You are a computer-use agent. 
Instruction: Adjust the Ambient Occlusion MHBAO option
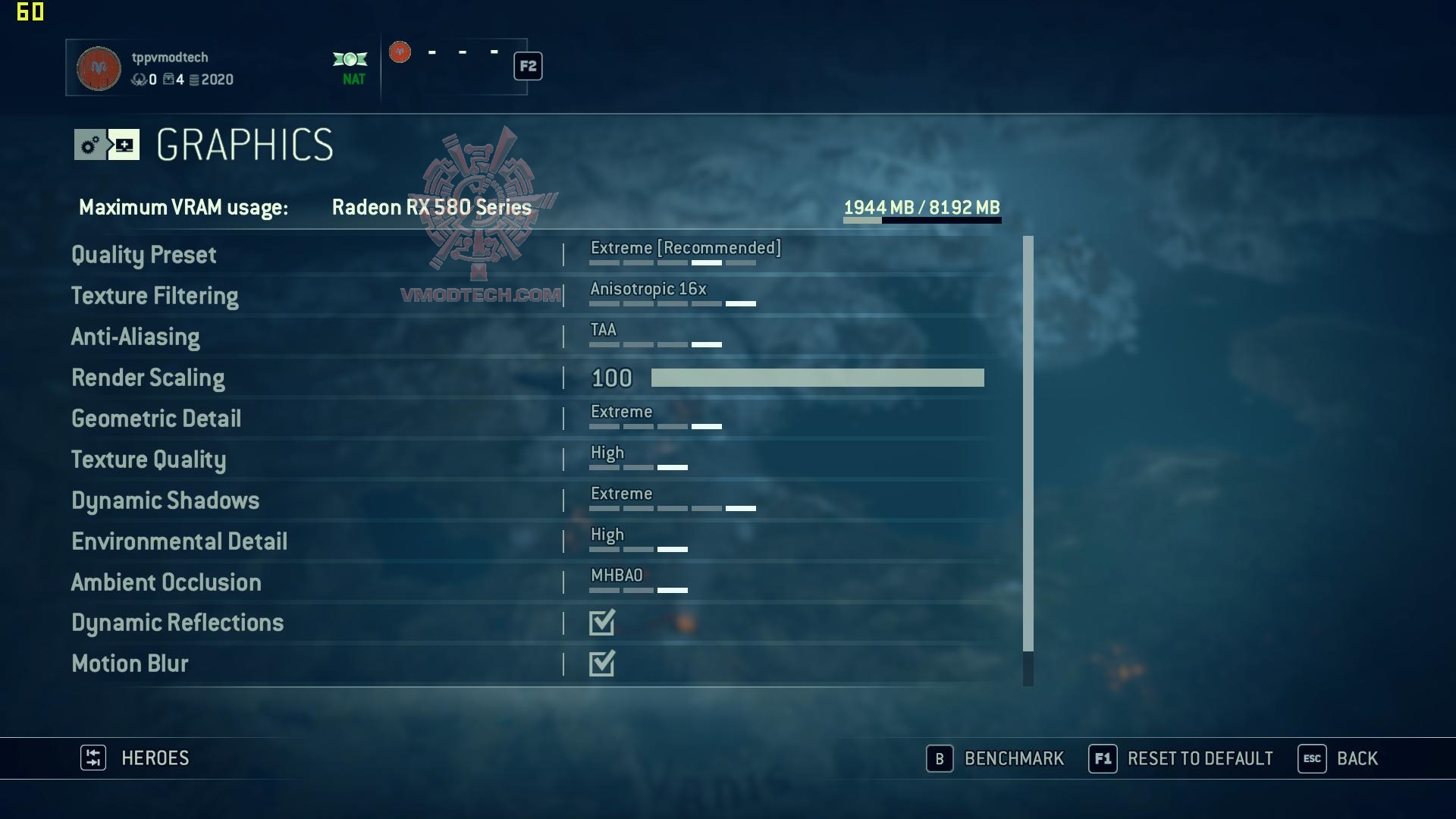point(639,582)
